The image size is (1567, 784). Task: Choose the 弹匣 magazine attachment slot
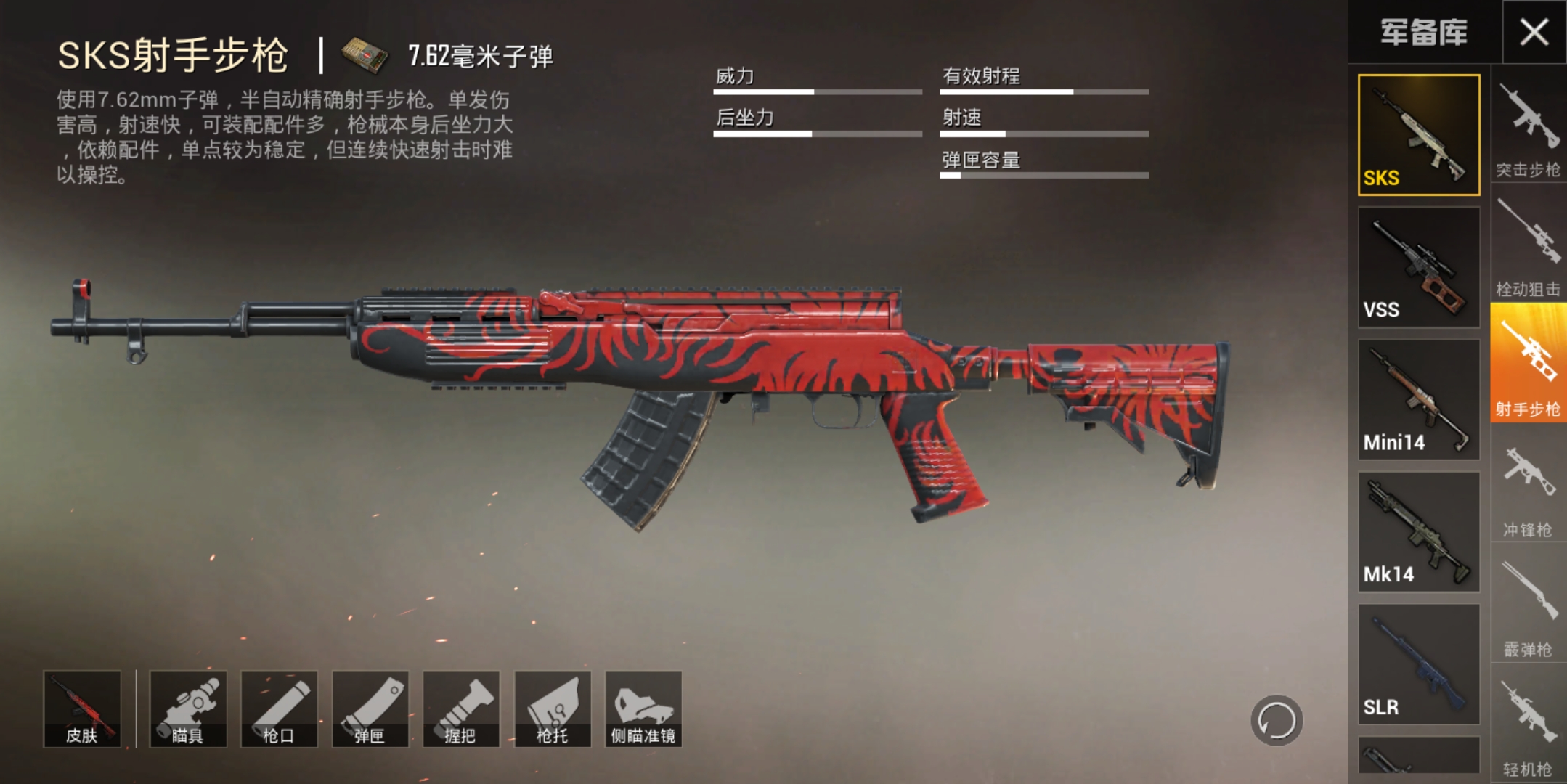click(370, 709)
